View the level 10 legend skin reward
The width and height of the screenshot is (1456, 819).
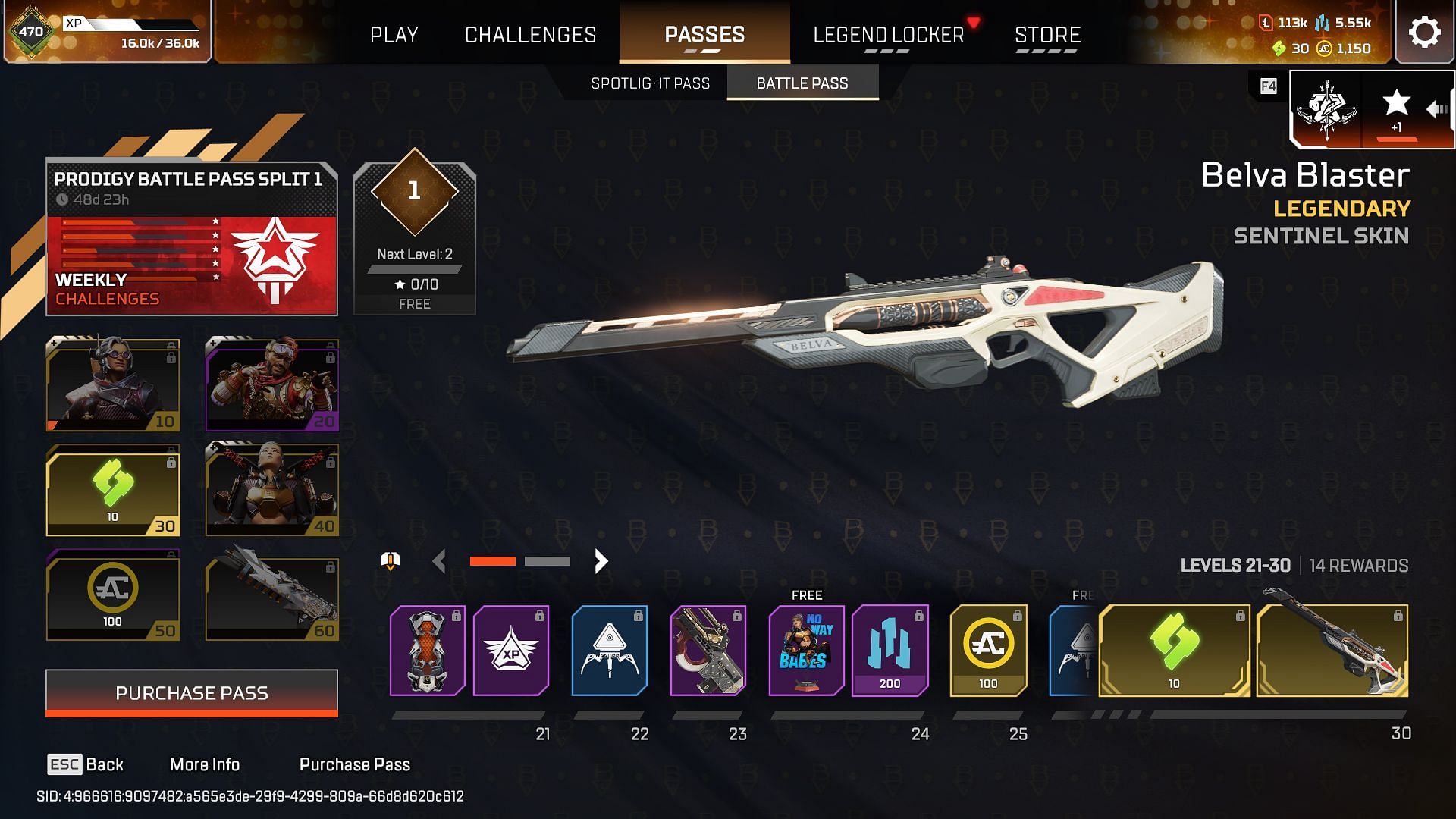click(113, 385)
